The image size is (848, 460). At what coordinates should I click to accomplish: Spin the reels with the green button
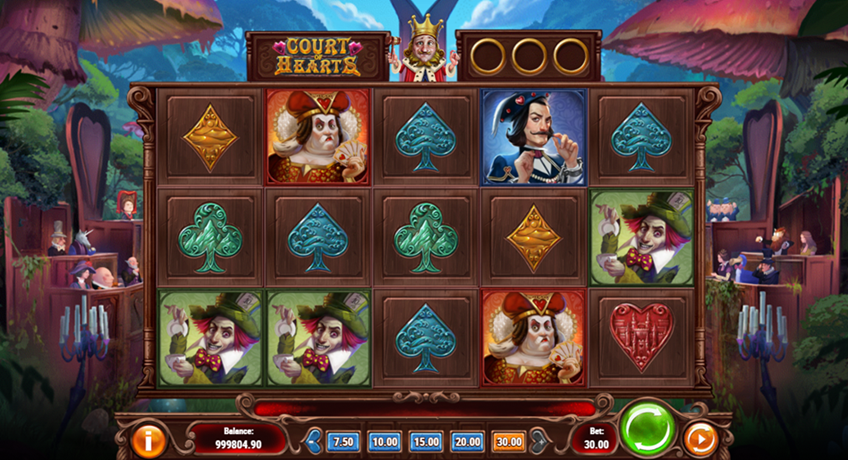(x=648, y=432)
